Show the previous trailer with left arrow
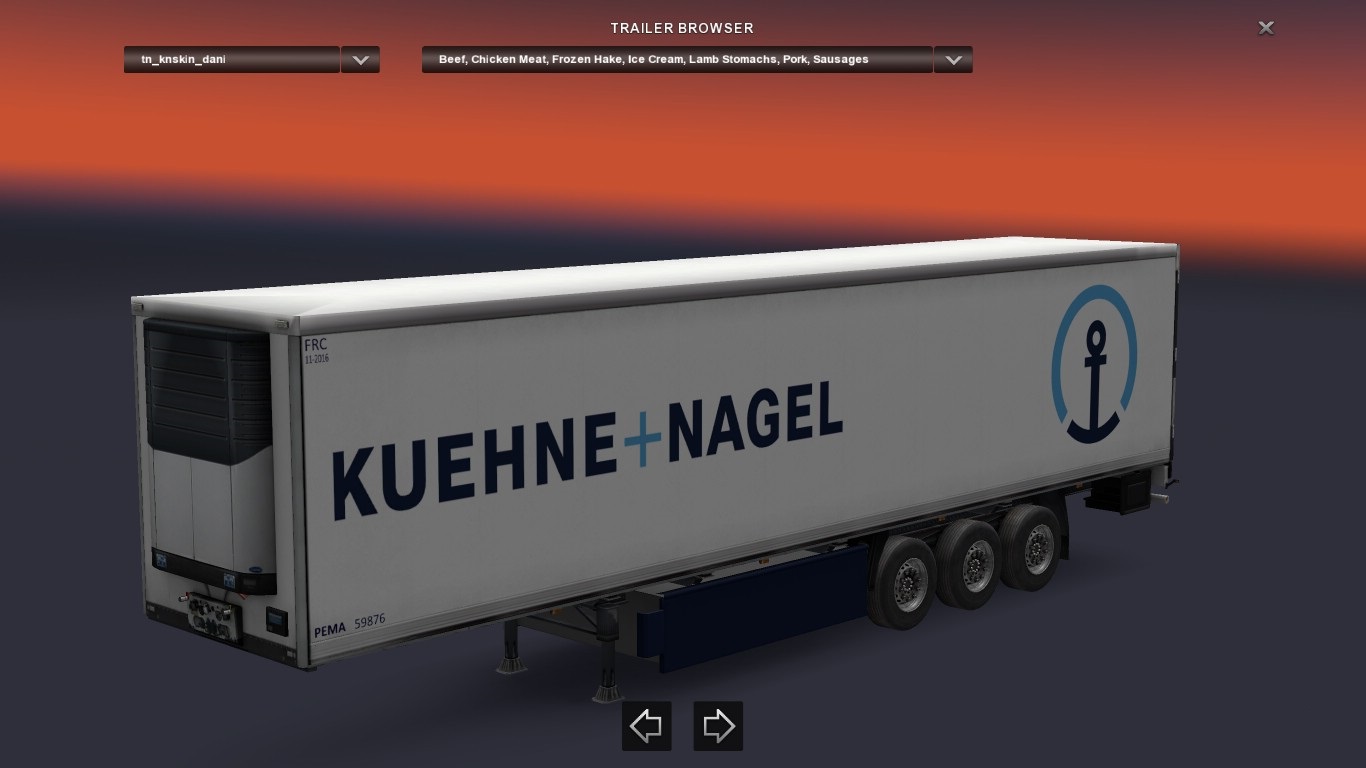The height and width of the screenshot is (768, 1366). coord(646,726)
